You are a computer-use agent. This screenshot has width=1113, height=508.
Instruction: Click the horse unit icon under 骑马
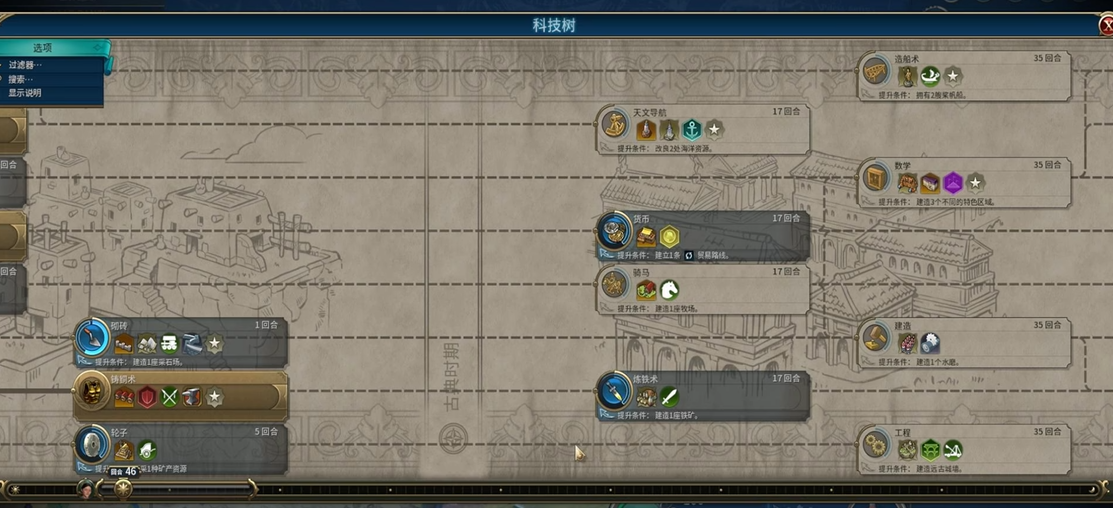point(669,290)
